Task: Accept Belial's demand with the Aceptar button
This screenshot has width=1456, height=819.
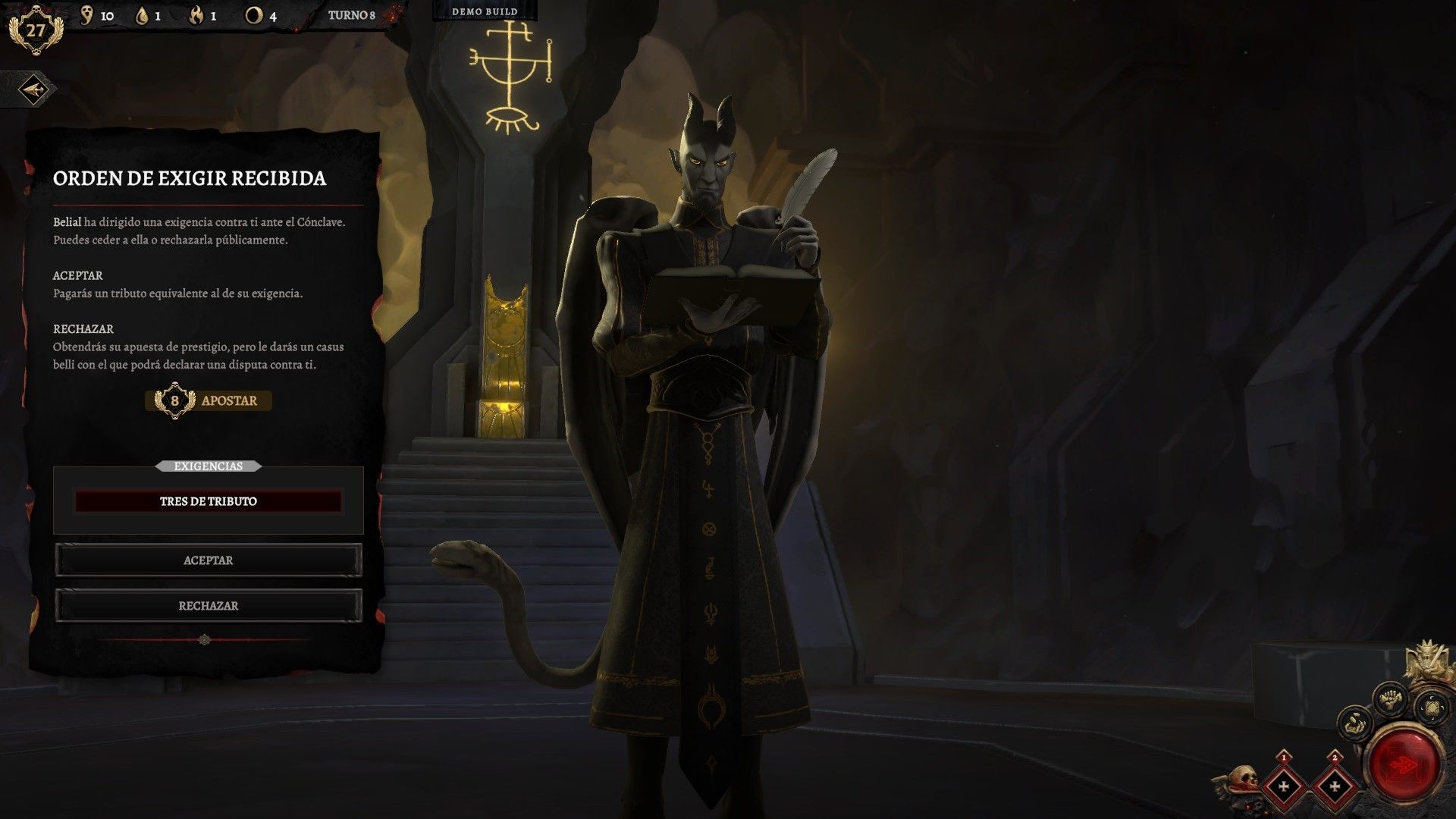Action: (x=208, y=560)
